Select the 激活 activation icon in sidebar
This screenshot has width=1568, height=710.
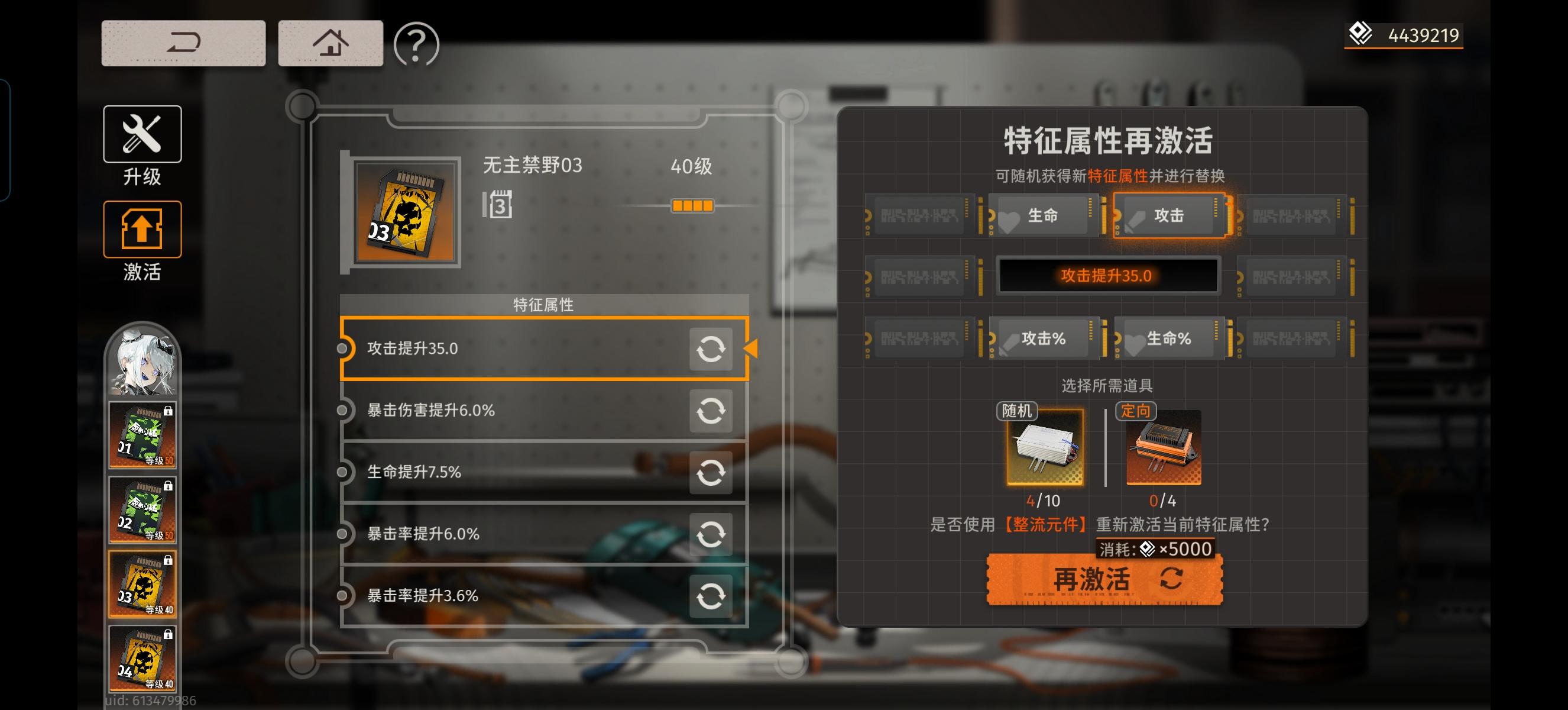(x=144, y=230)
